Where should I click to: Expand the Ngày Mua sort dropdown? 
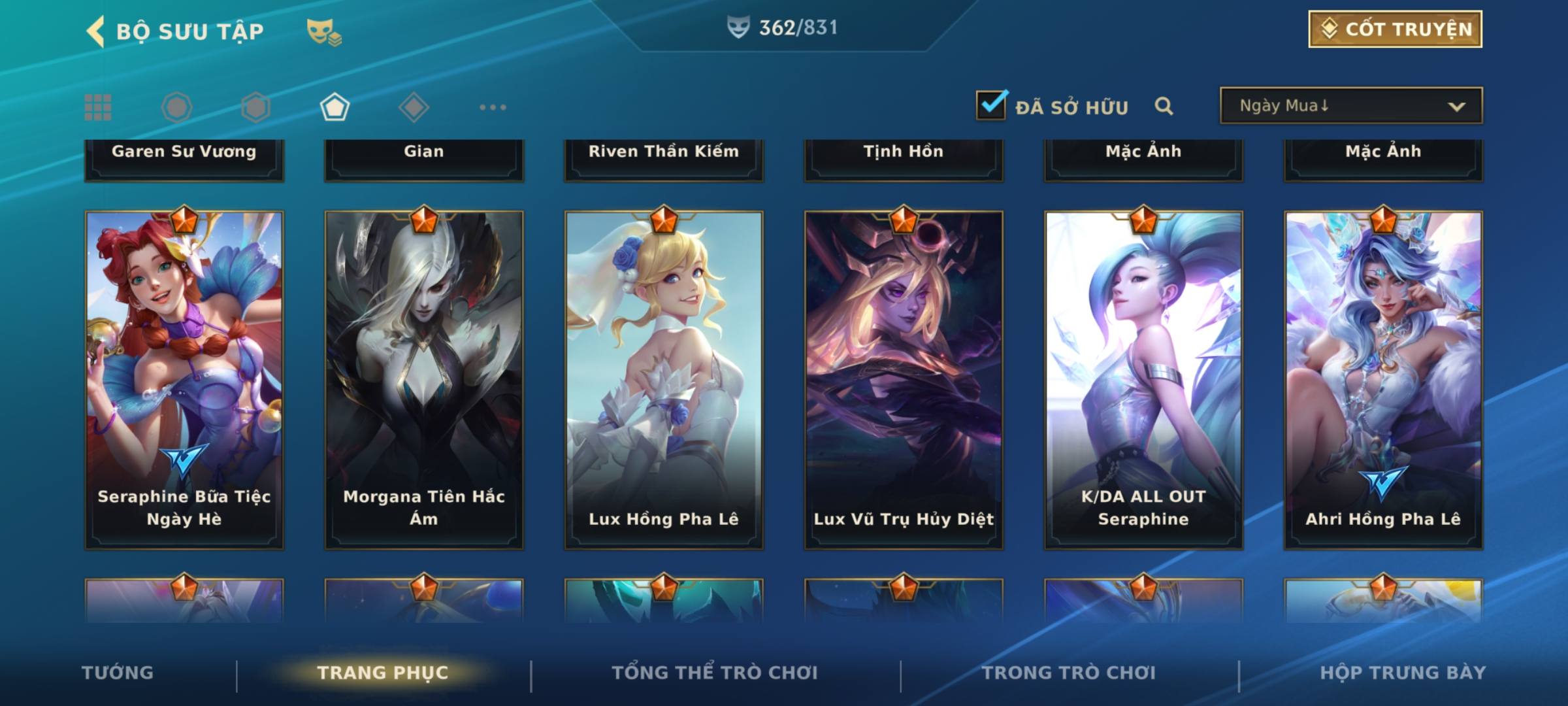(1350, 106)
